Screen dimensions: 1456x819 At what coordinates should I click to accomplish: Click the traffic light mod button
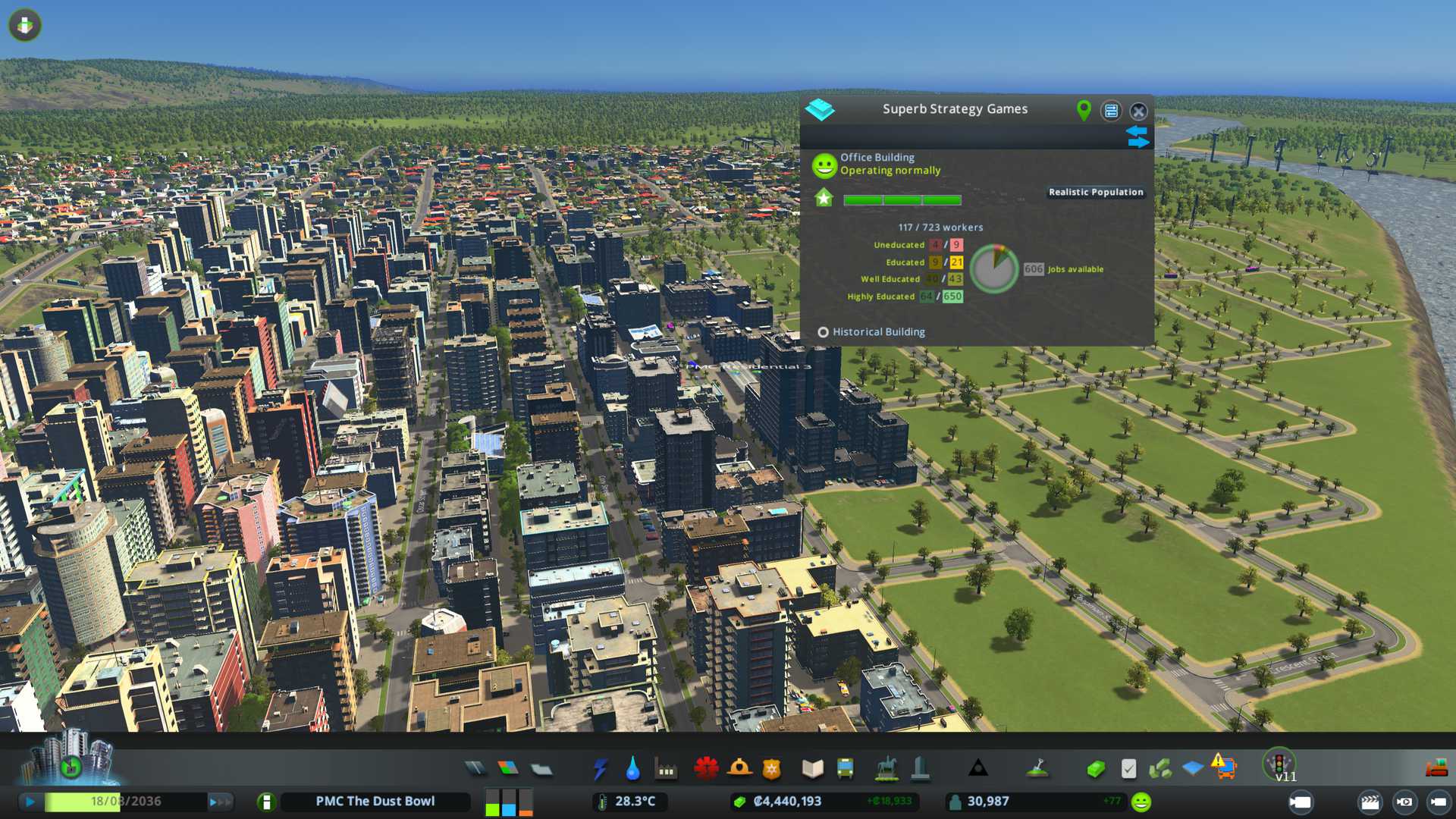point(1279,763)
